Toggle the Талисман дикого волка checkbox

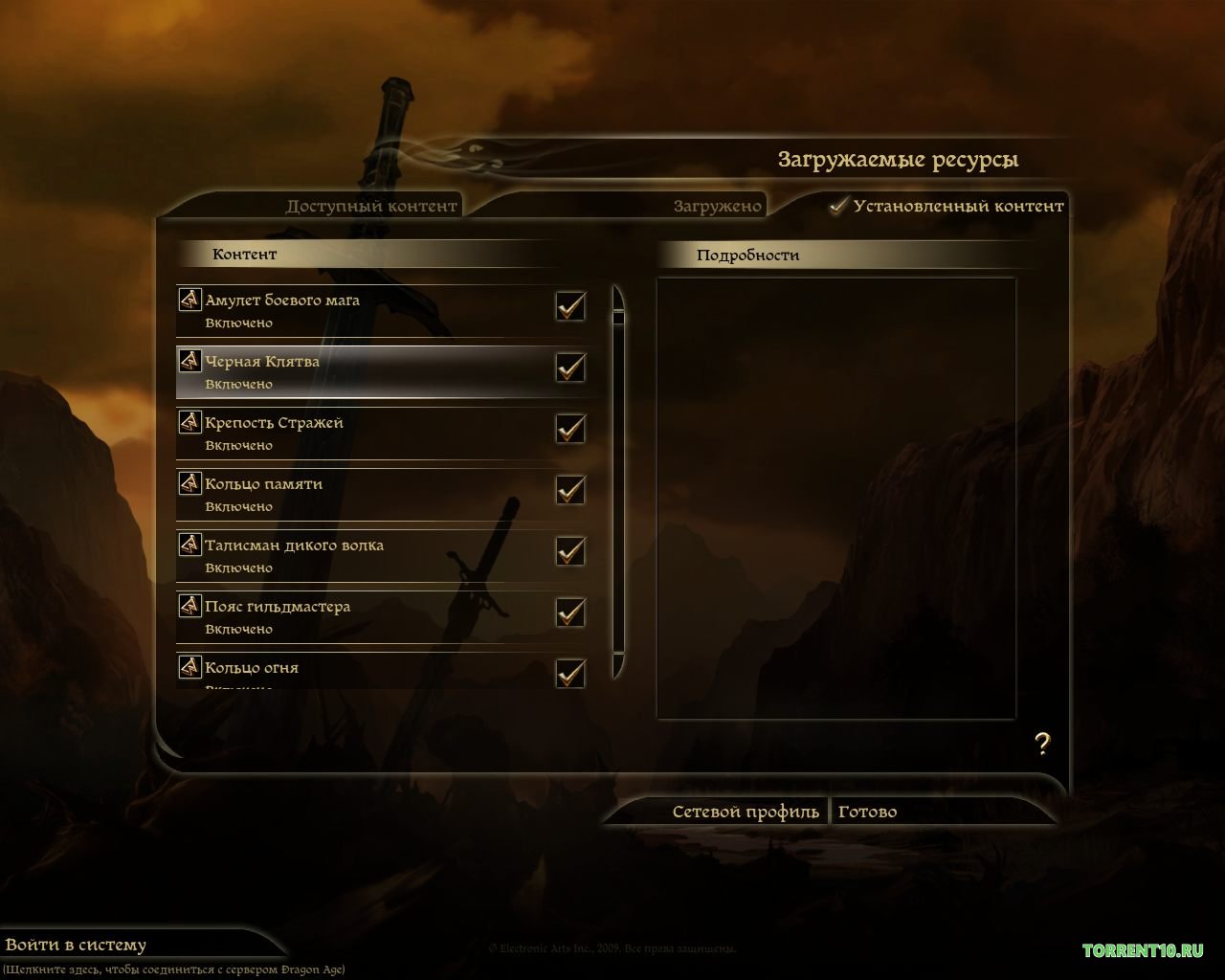pos(570,551)
